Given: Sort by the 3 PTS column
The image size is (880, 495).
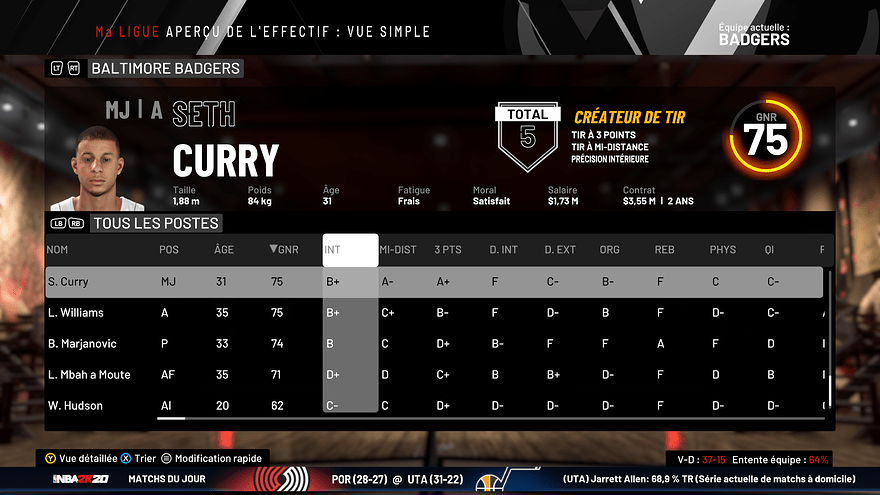Looking at the screenshot, I should [448, 250].
